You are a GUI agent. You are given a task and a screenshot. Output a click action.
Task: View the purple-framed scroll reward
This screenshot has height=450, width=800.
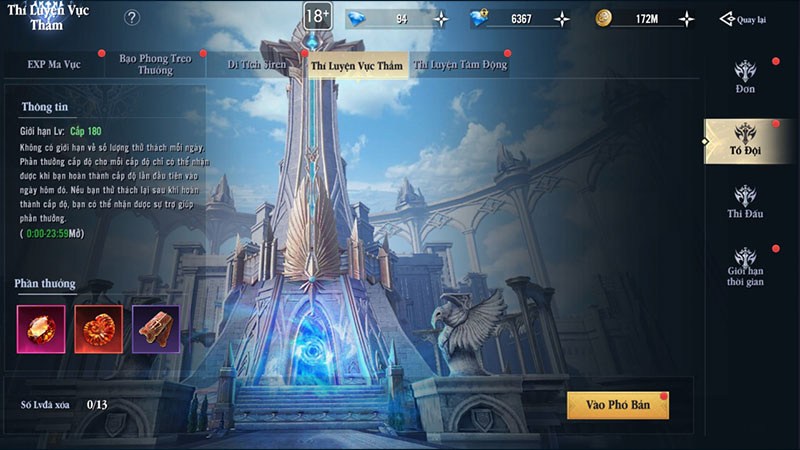[156, 329]
